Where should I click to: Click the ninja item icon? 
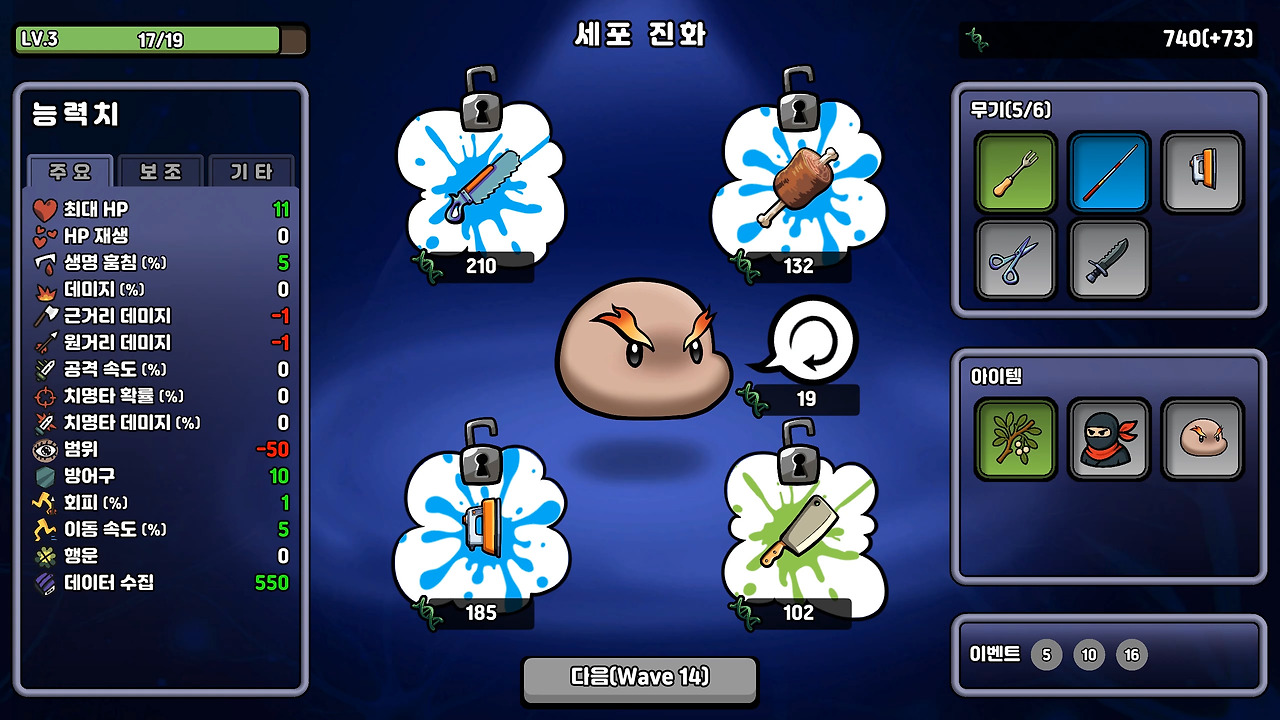pyautogui.click(x=1109, y=438)
